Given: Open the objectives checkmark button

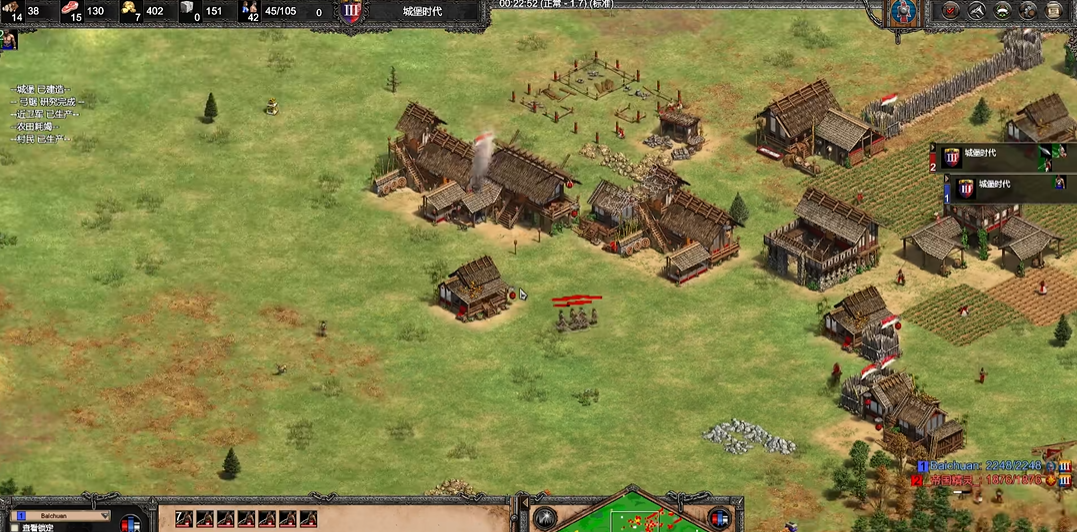Looking at the screenshot, I should point(950,11).
